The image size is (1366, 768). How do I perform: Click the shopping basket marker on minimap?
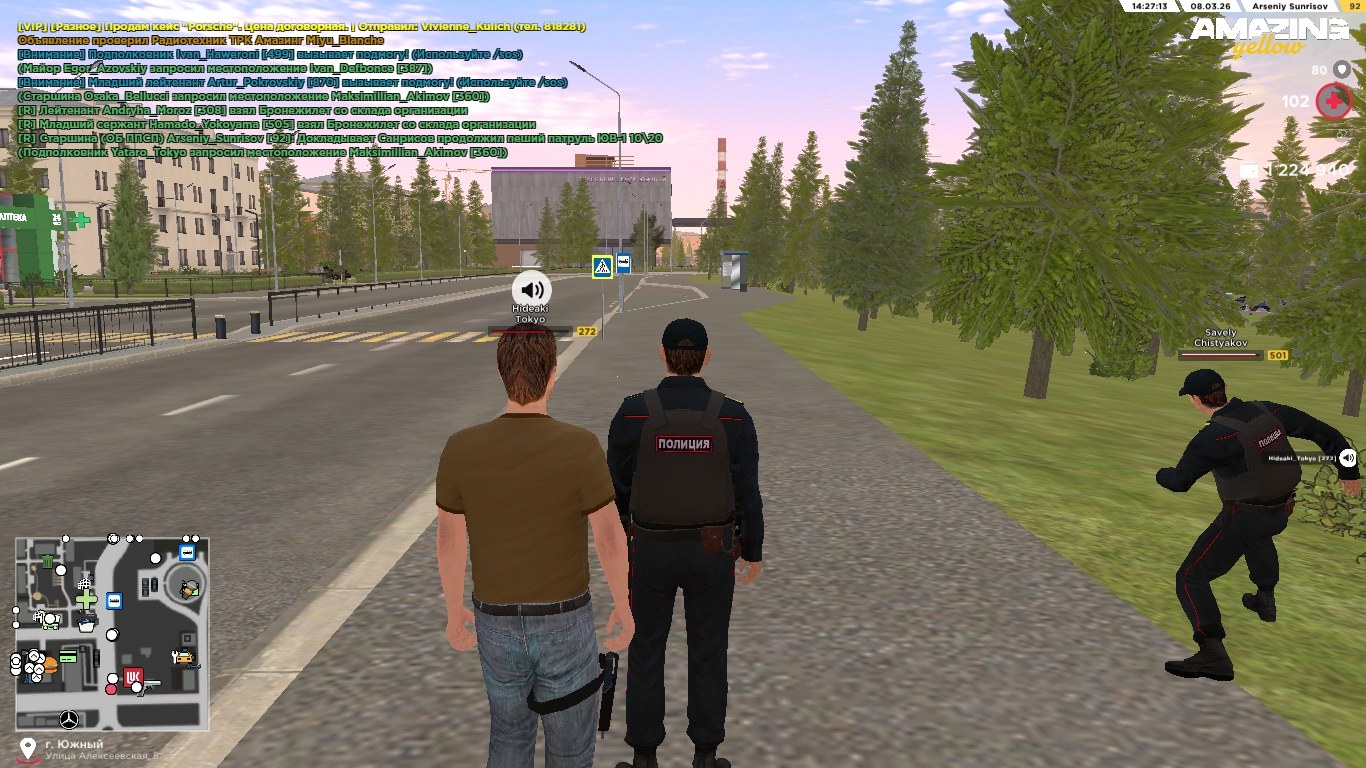[87, 624]
